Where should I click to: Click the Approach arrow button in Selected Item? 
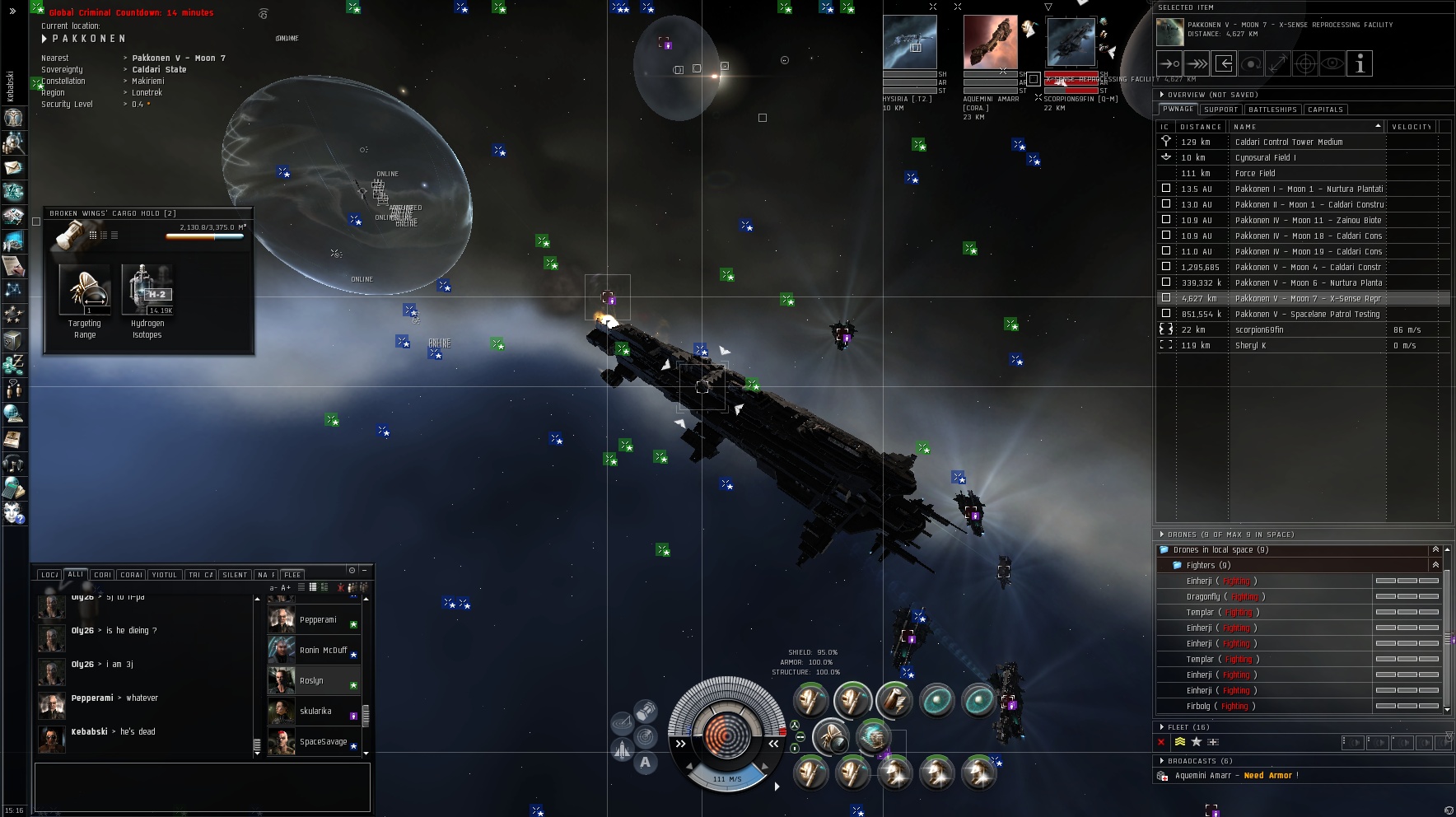(x=1169, y=63)
